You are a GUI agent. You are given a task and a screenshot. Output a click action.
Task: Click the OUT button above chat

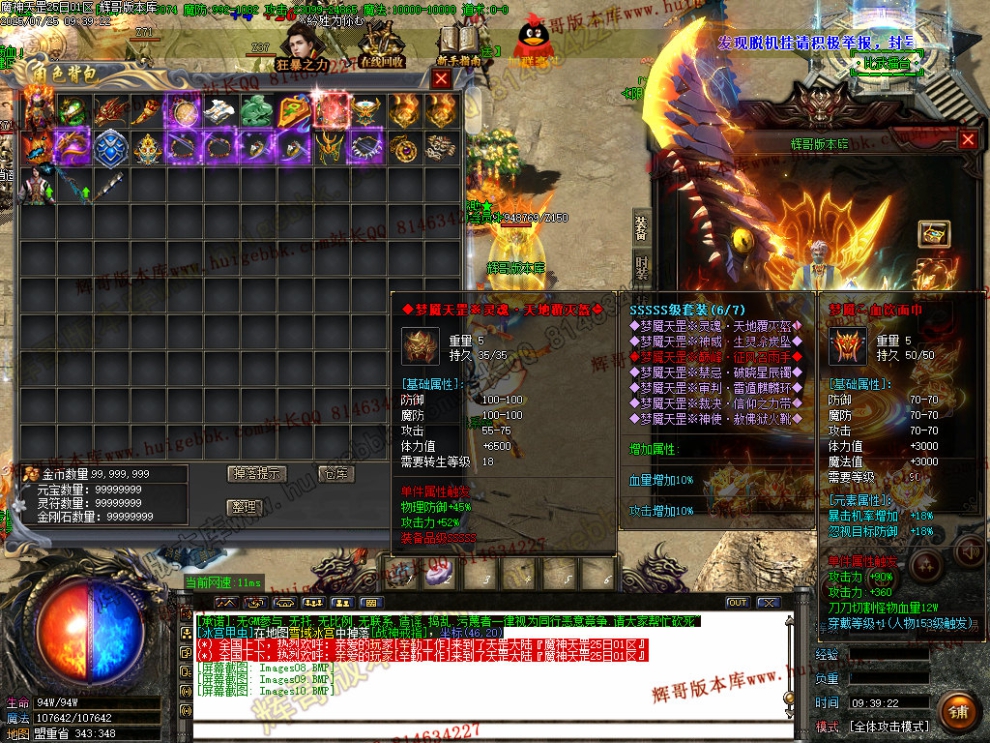[x=737, y=603]
